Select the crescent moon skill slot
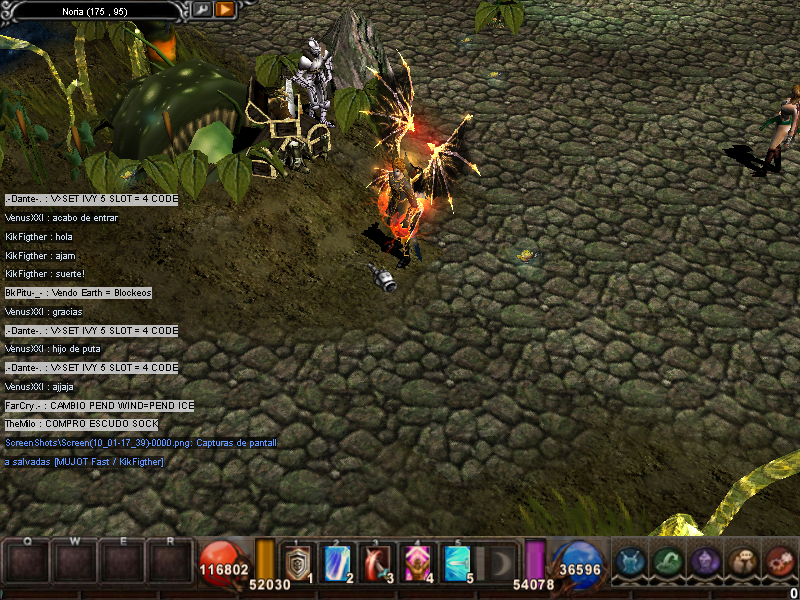This screenshot has height=600, width=800. (x=497, y=562)
